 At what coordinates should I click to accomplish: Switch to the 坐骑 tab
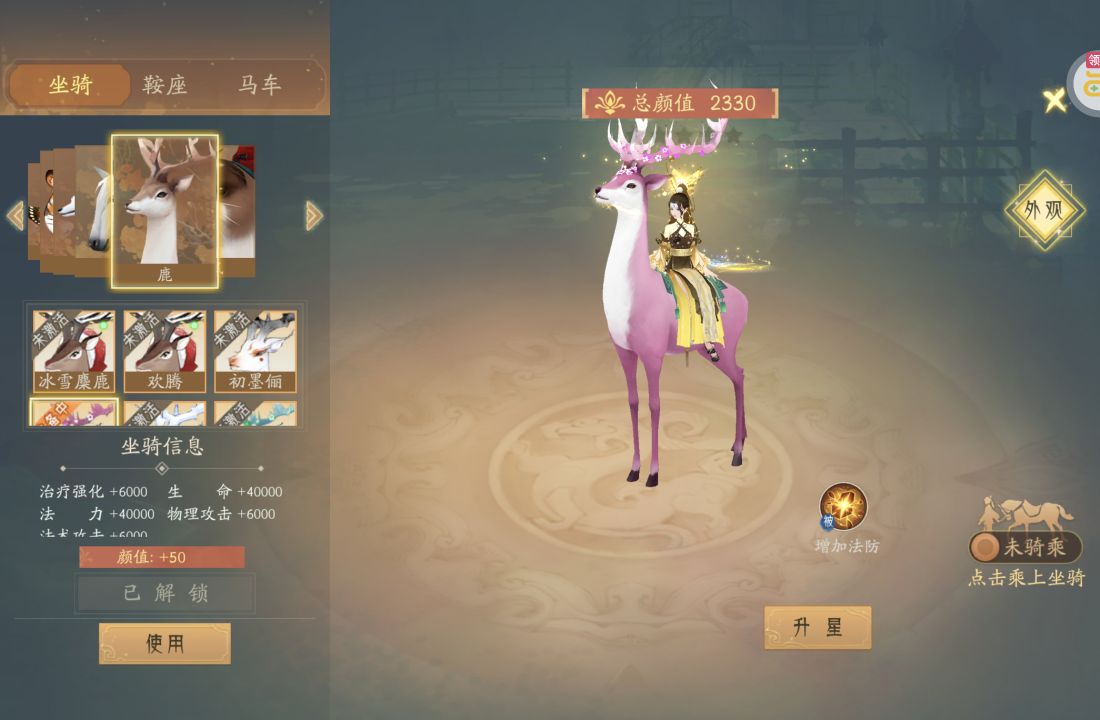[70, 85]
